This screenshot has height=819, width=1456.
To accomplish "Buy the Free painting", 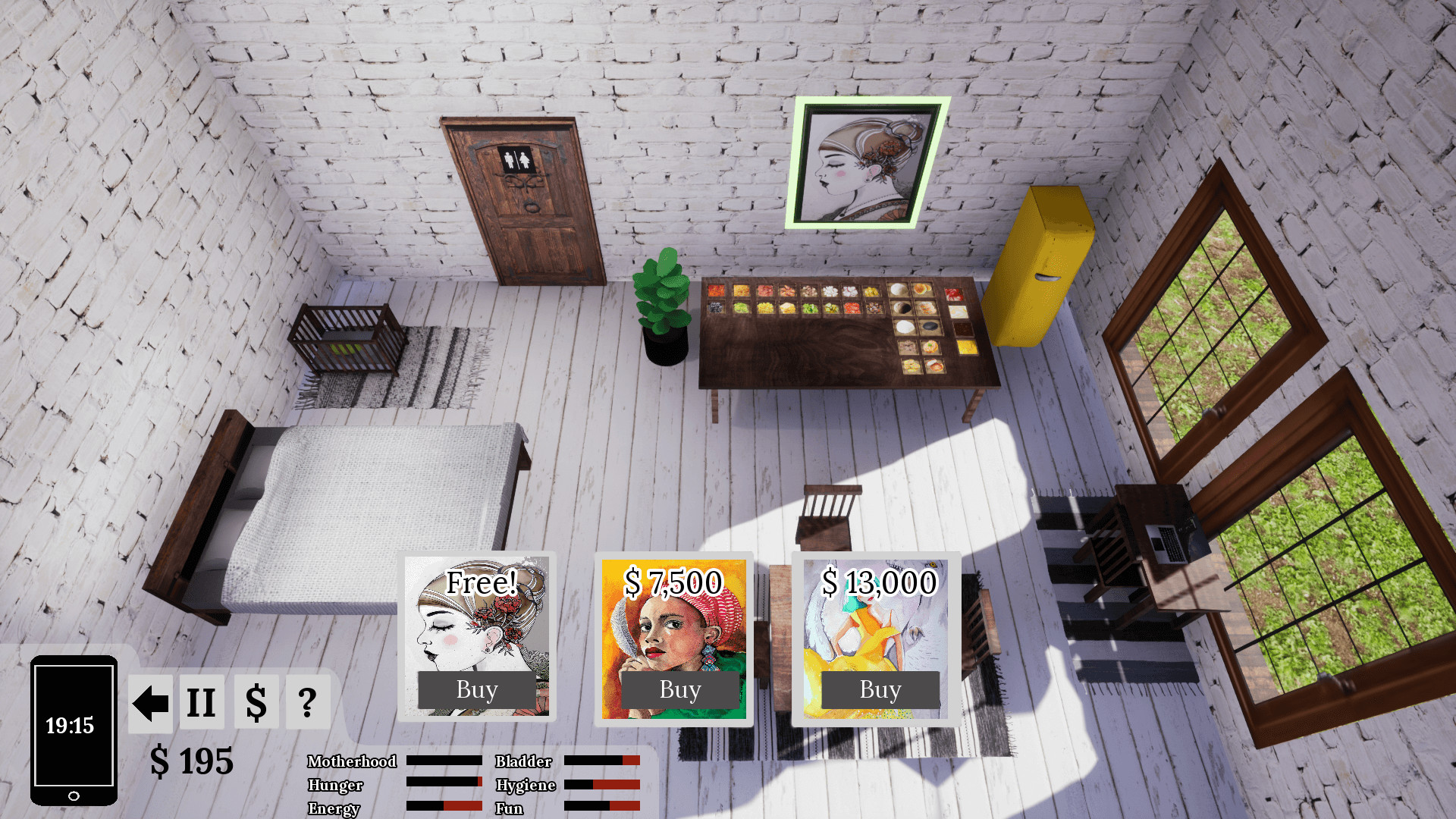I will coord(478,689).
